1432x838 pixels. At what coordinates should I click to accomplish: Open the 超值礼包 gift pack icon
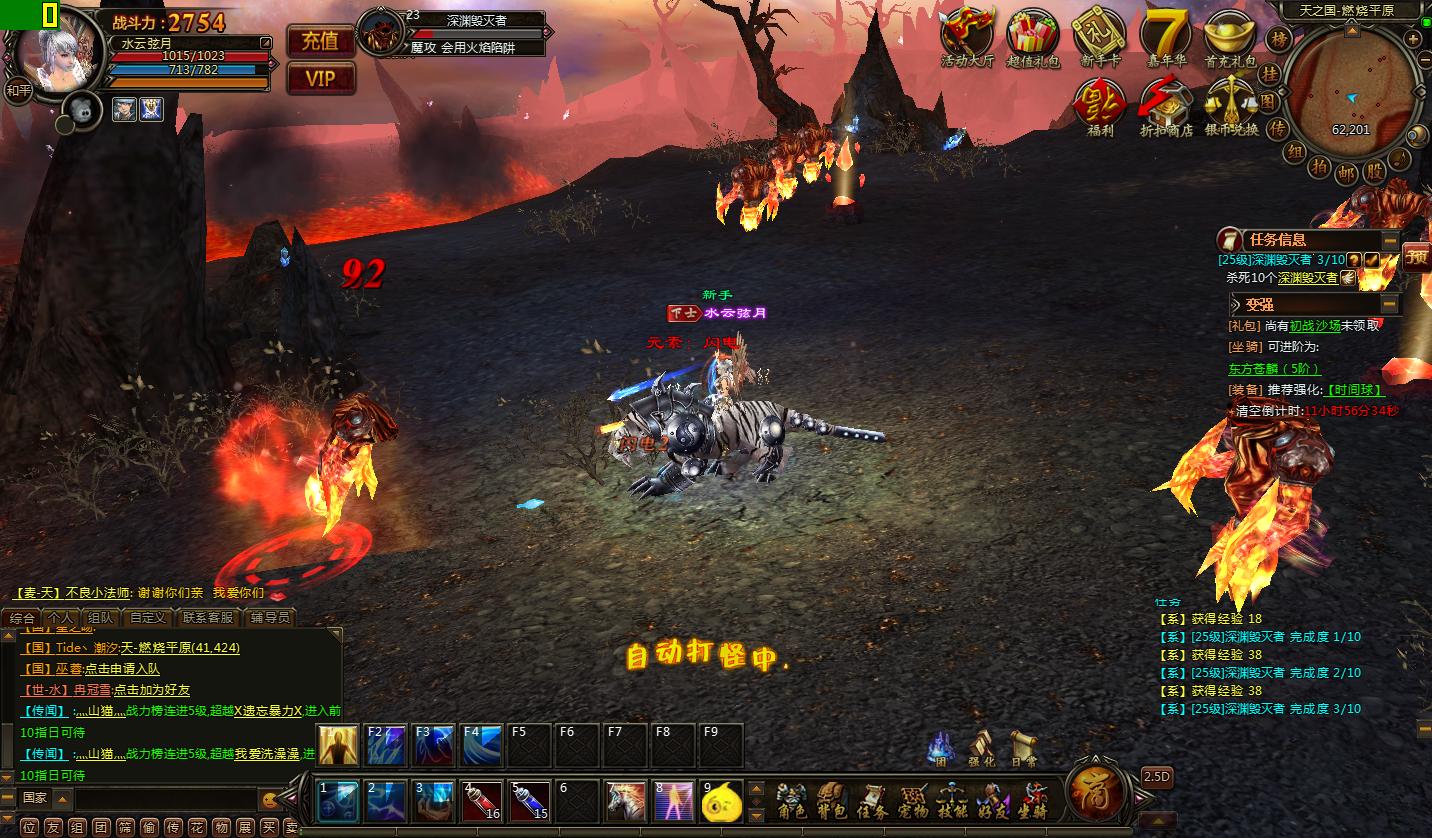[x=1033, y=37]
